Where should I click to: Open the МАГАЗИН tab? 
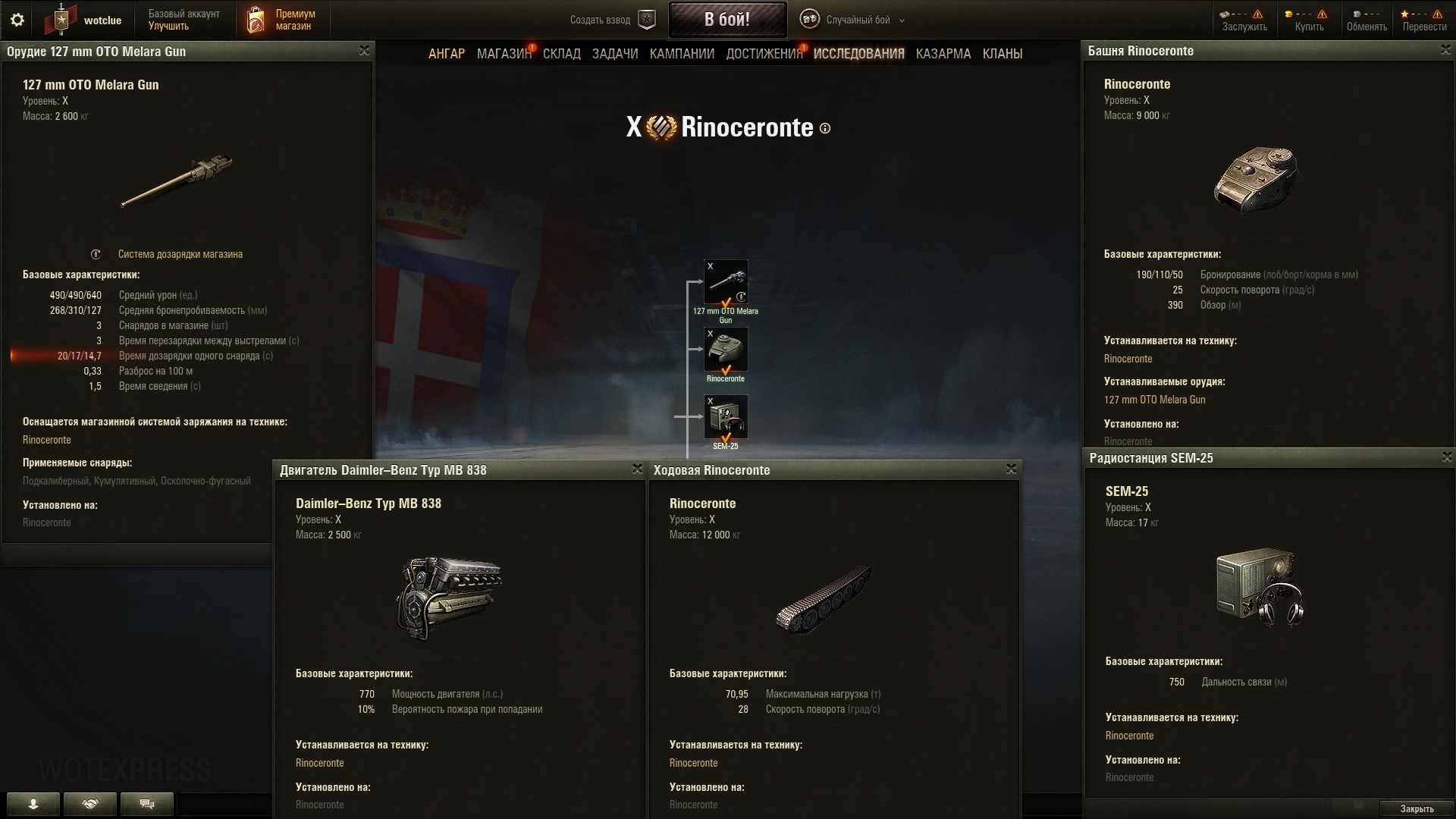point(504,54)
